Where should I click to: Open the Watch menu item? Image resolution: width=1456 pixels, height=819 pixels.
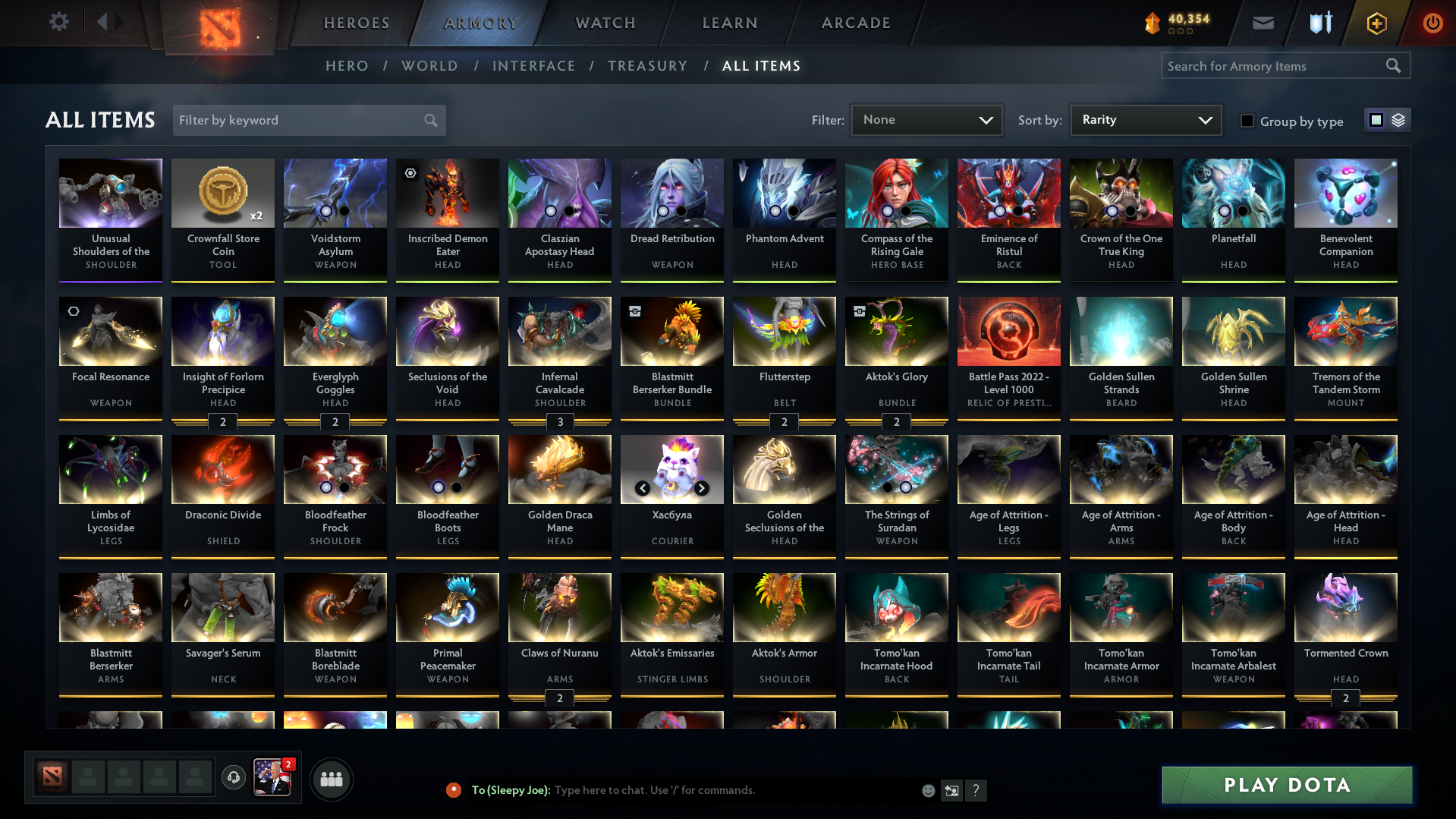point(605,23)
